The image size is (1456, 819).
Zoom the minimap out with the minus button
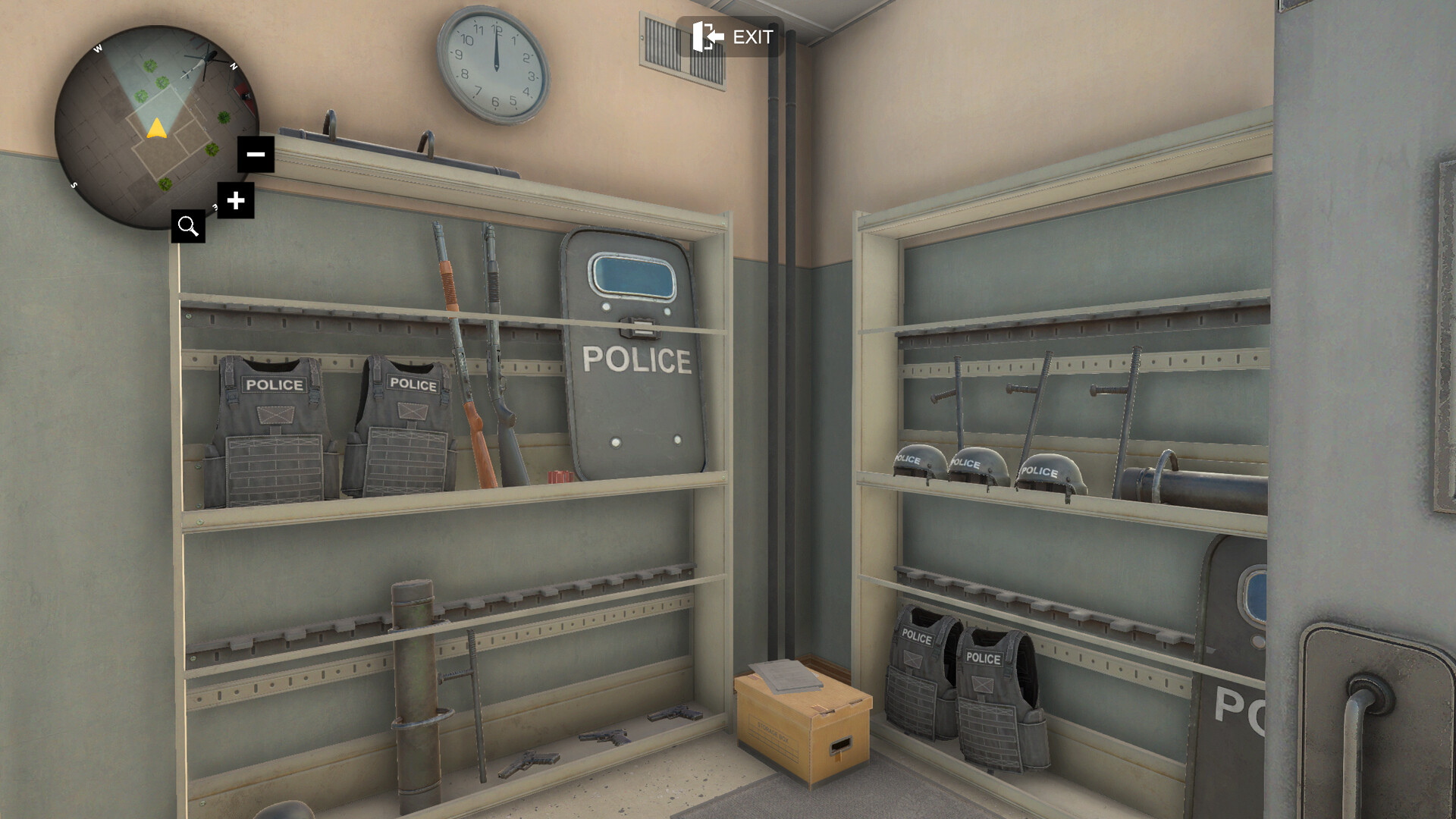256,154
